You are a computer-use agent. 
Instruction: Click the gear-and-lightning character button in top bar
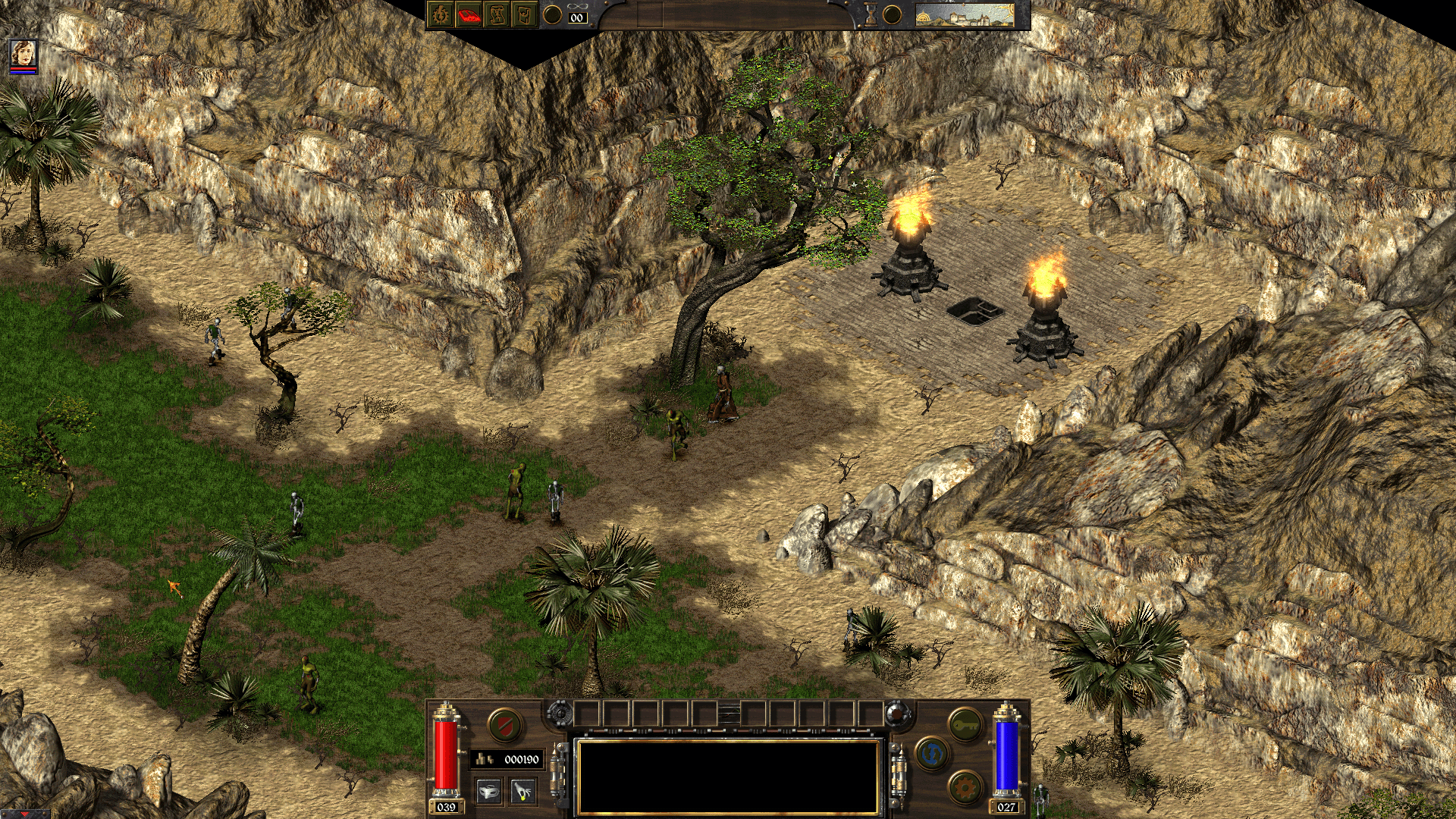coord(441,14)
